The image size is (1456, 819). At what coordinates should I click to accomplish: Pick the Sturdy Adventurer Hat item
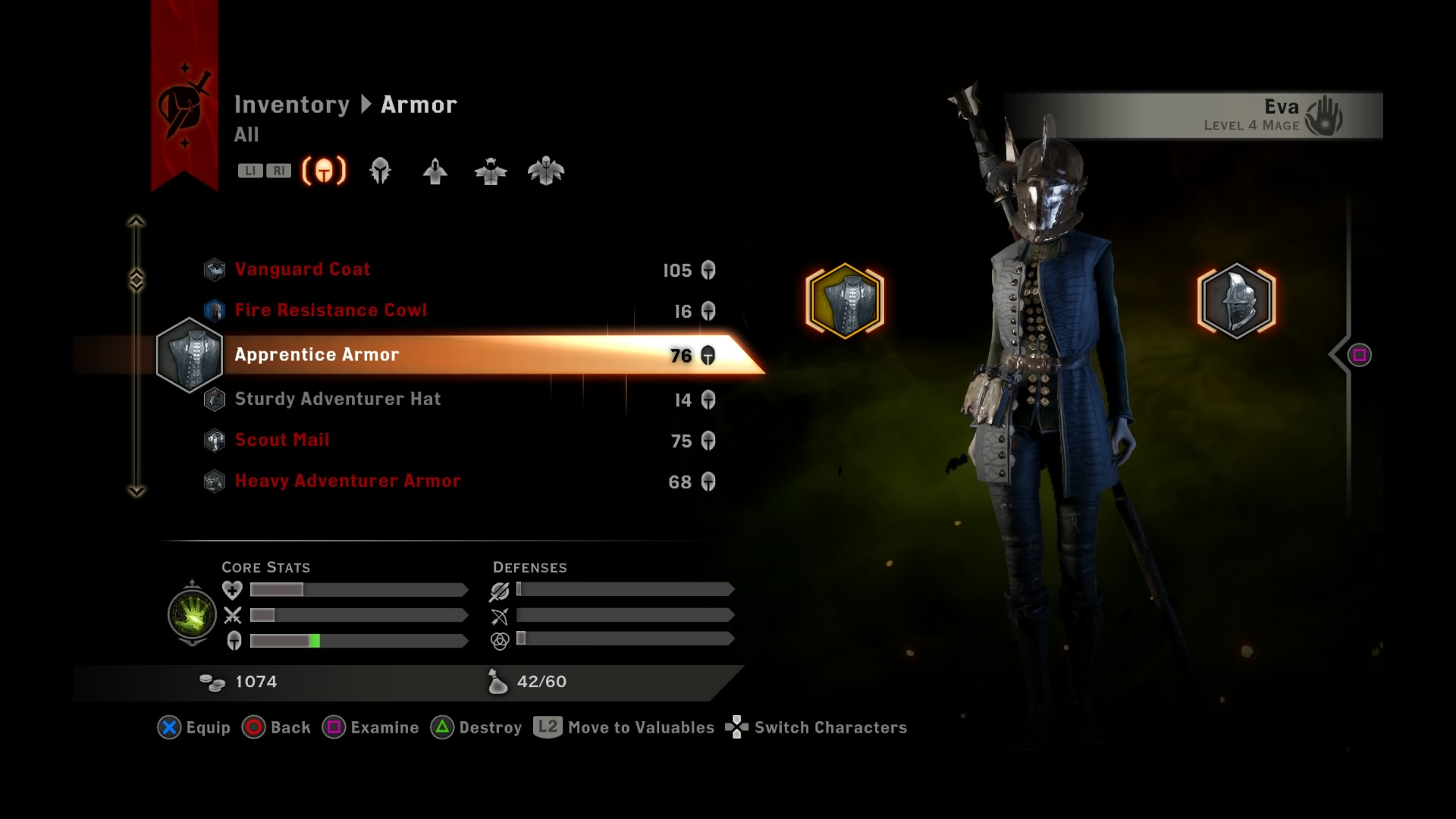(x=337, y=400)
